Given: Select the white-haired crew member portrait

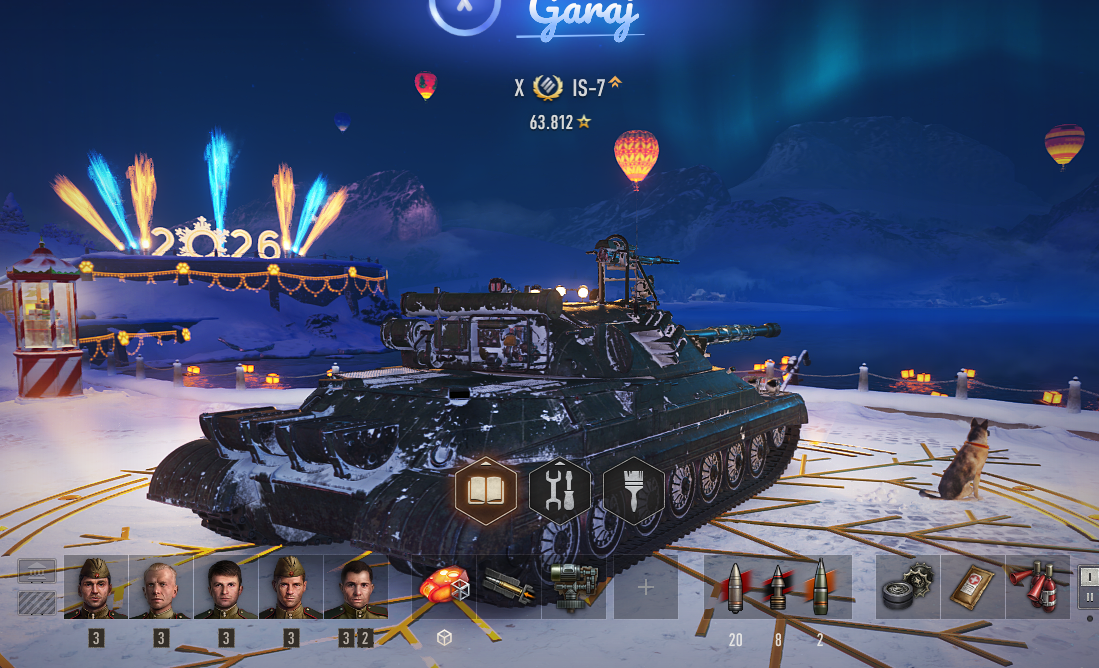Looking at the screenshot, I should pyautogui.click(x=161, y=588).
